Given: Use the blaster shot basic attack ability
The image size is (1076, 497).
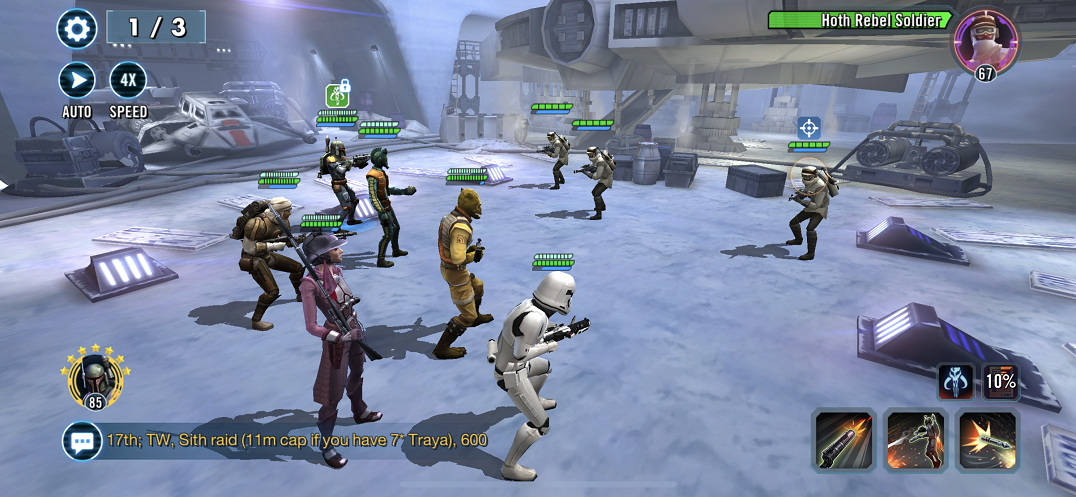Looking at the screenshot, I should point(842,440).
